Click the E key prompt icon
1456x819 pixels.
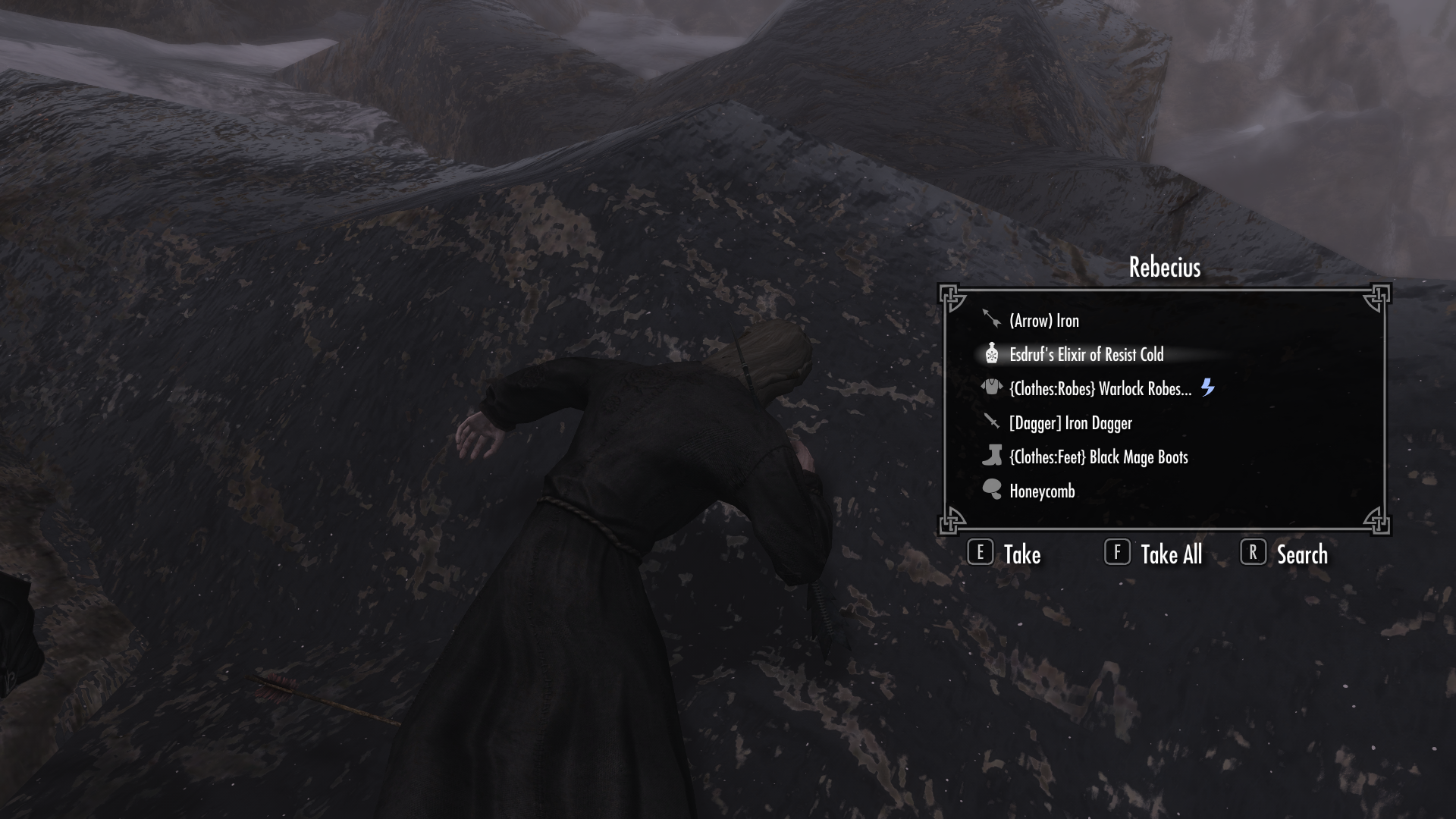[981, 554]
